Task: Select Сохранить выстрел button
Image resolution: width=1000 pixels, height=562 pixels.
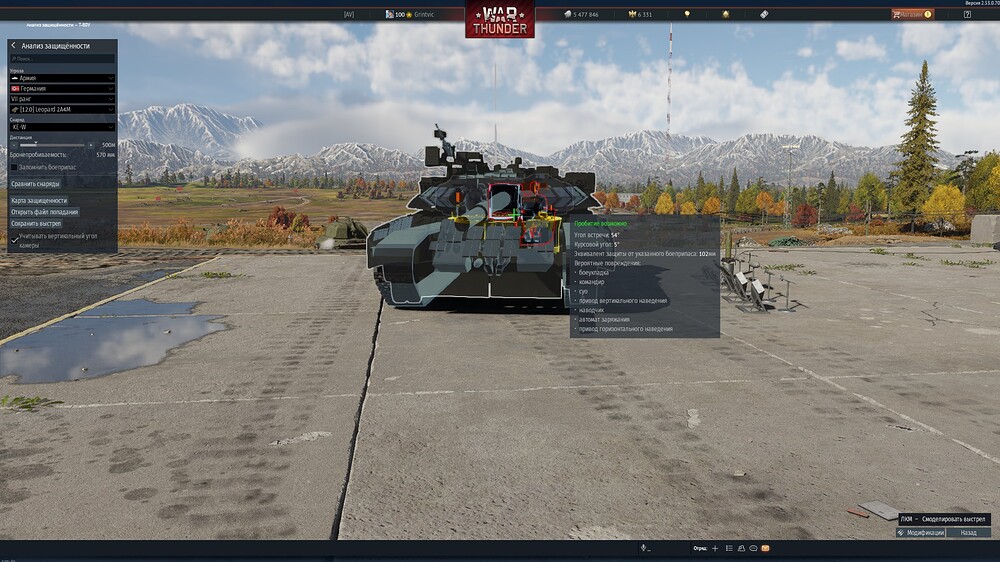Action: [36, 224]
